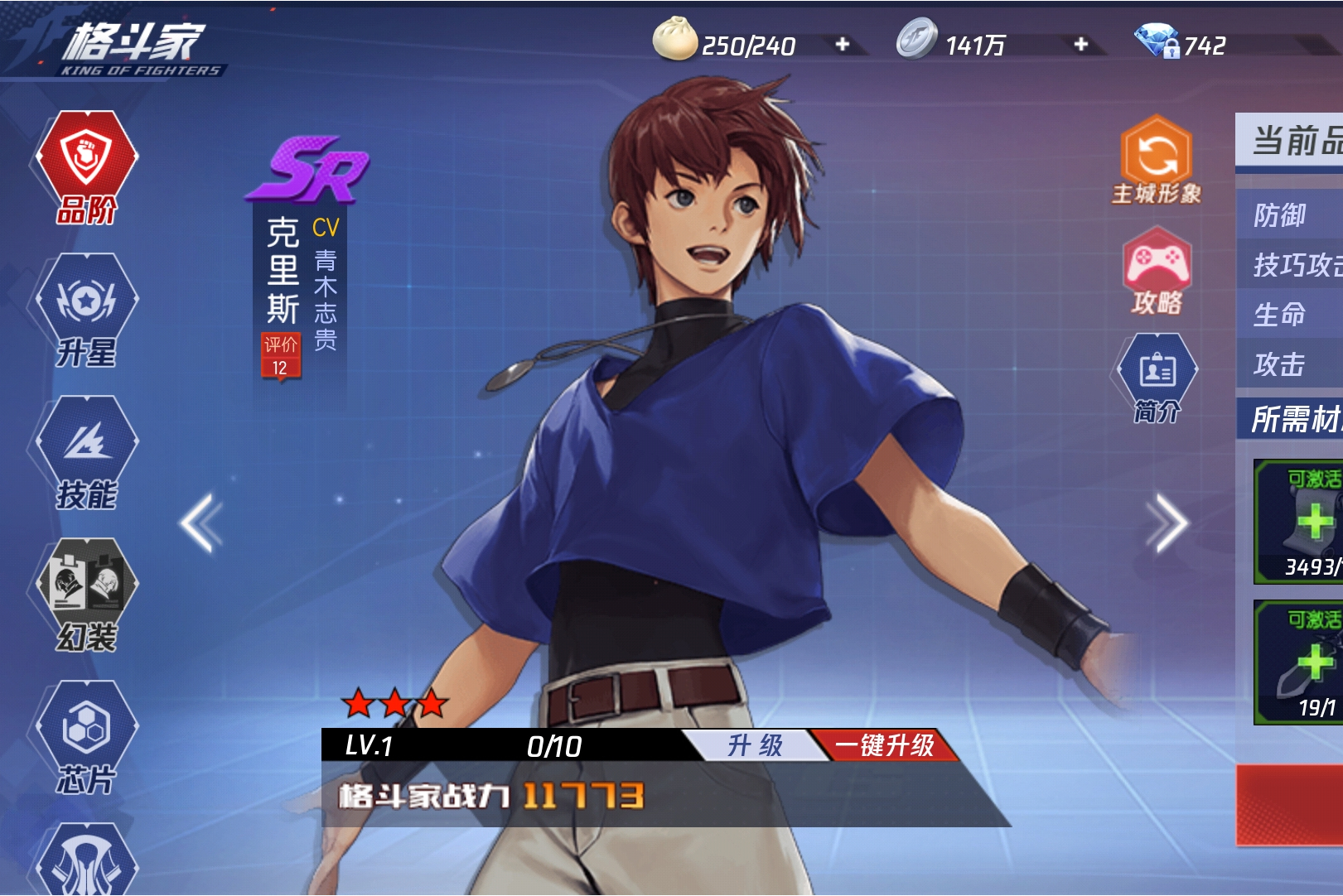Open the 攻略 strategy guide

click(1157, 272)
